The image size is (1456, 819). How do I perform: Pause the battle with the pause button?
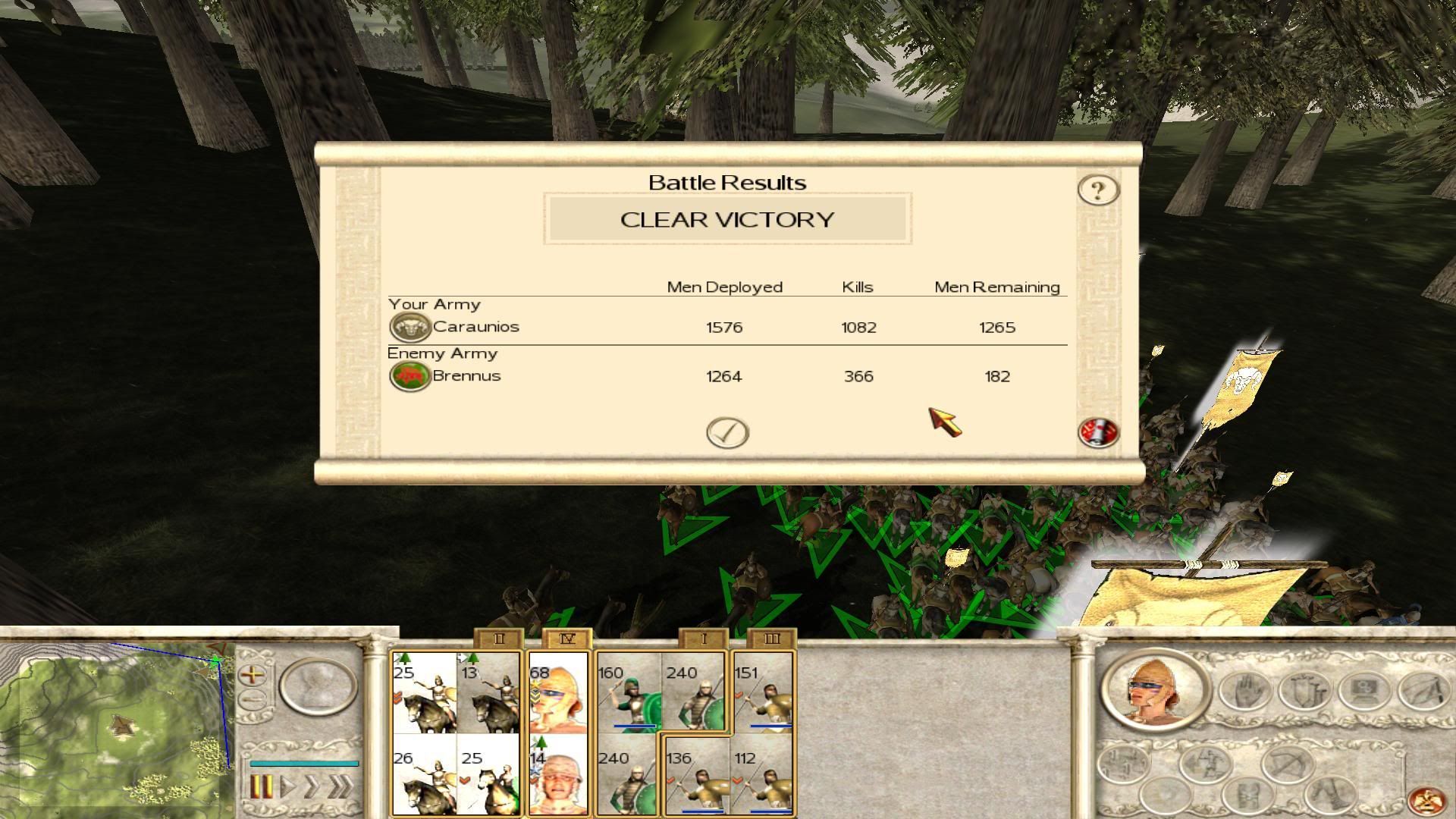pos(260,786)
